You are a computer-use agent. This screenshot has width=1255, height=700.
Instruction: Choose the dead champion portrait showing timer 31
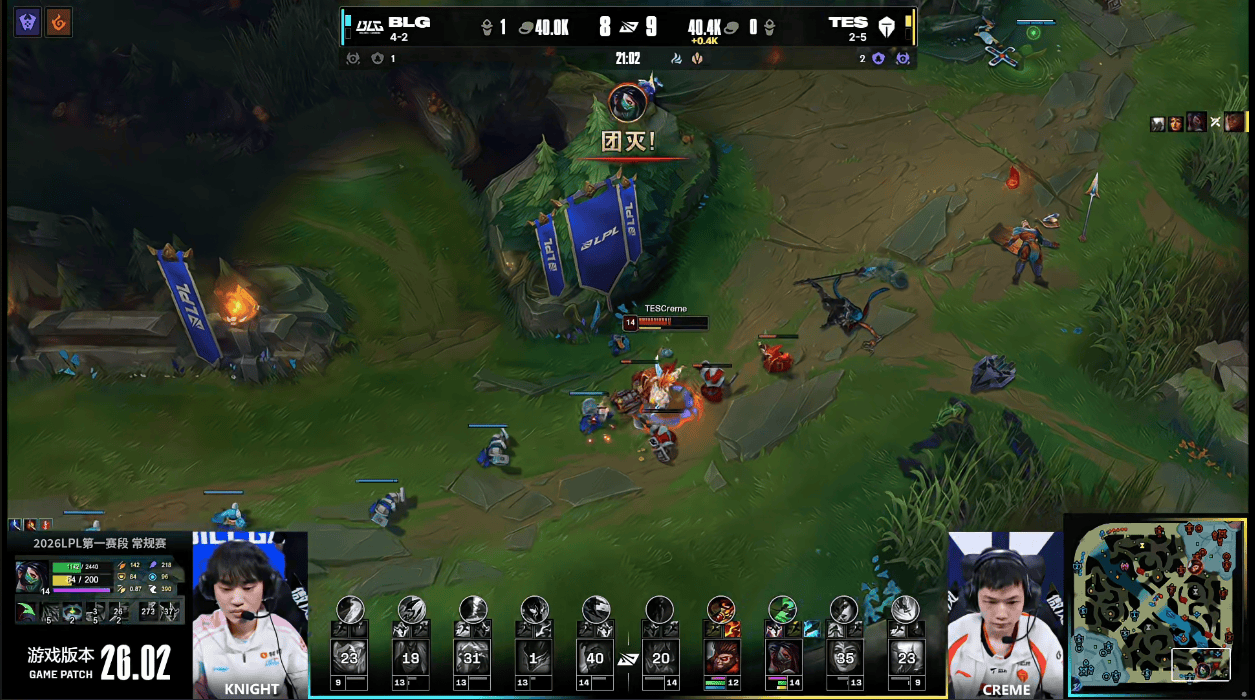[472, 658]
